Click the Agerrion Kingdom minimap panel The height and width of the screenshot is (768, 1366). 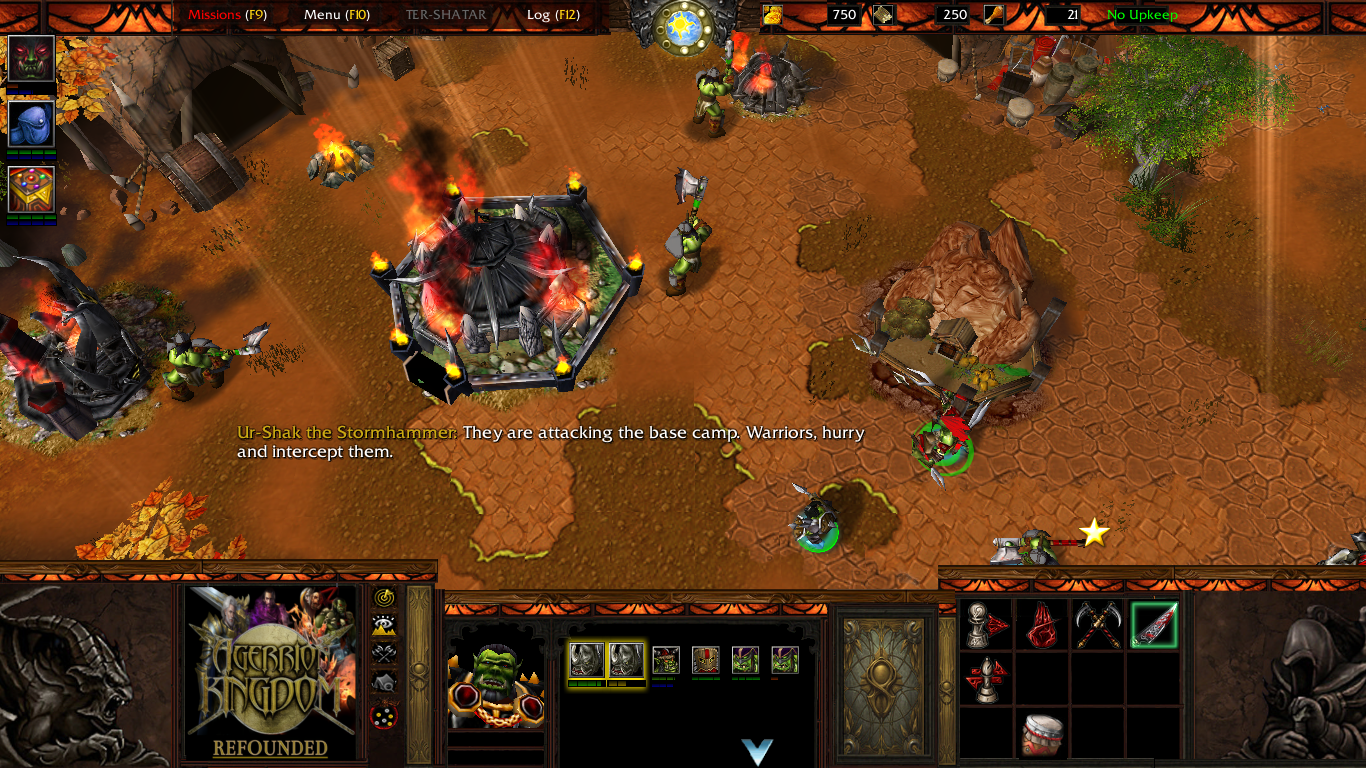point(271,672)
